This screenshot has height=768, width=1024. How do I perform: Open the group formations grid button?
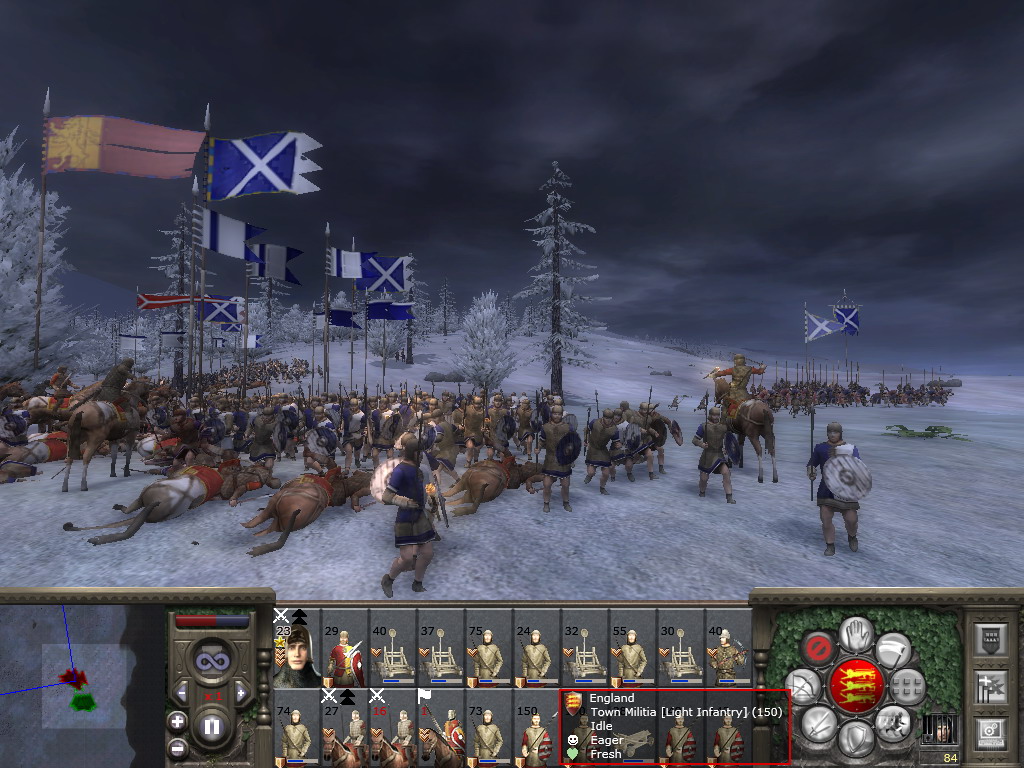pos(907,686)
